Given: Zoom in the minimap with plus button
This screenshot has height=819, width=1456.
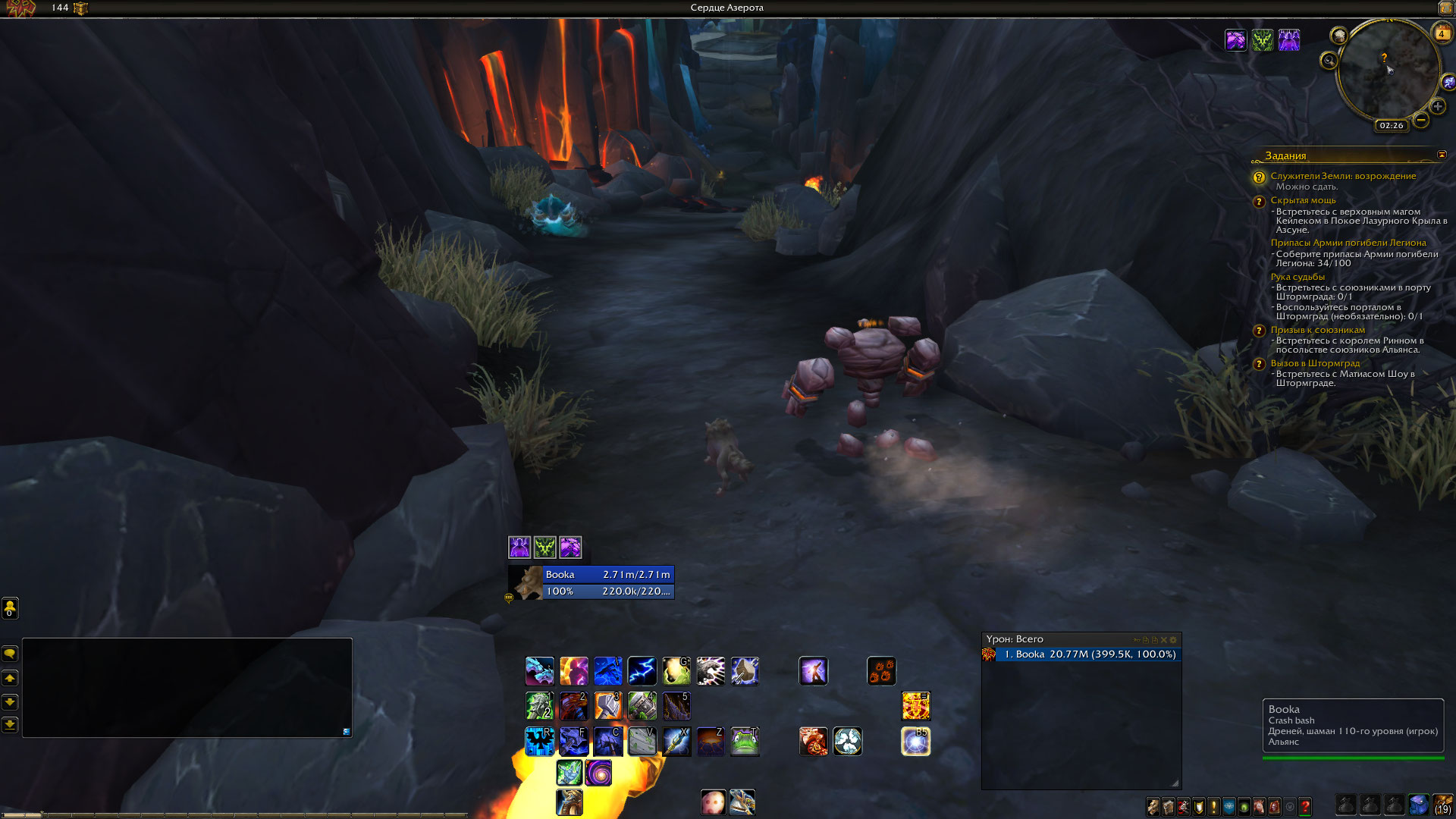Looking at the screenshot, I should (x=1437, y=106).
